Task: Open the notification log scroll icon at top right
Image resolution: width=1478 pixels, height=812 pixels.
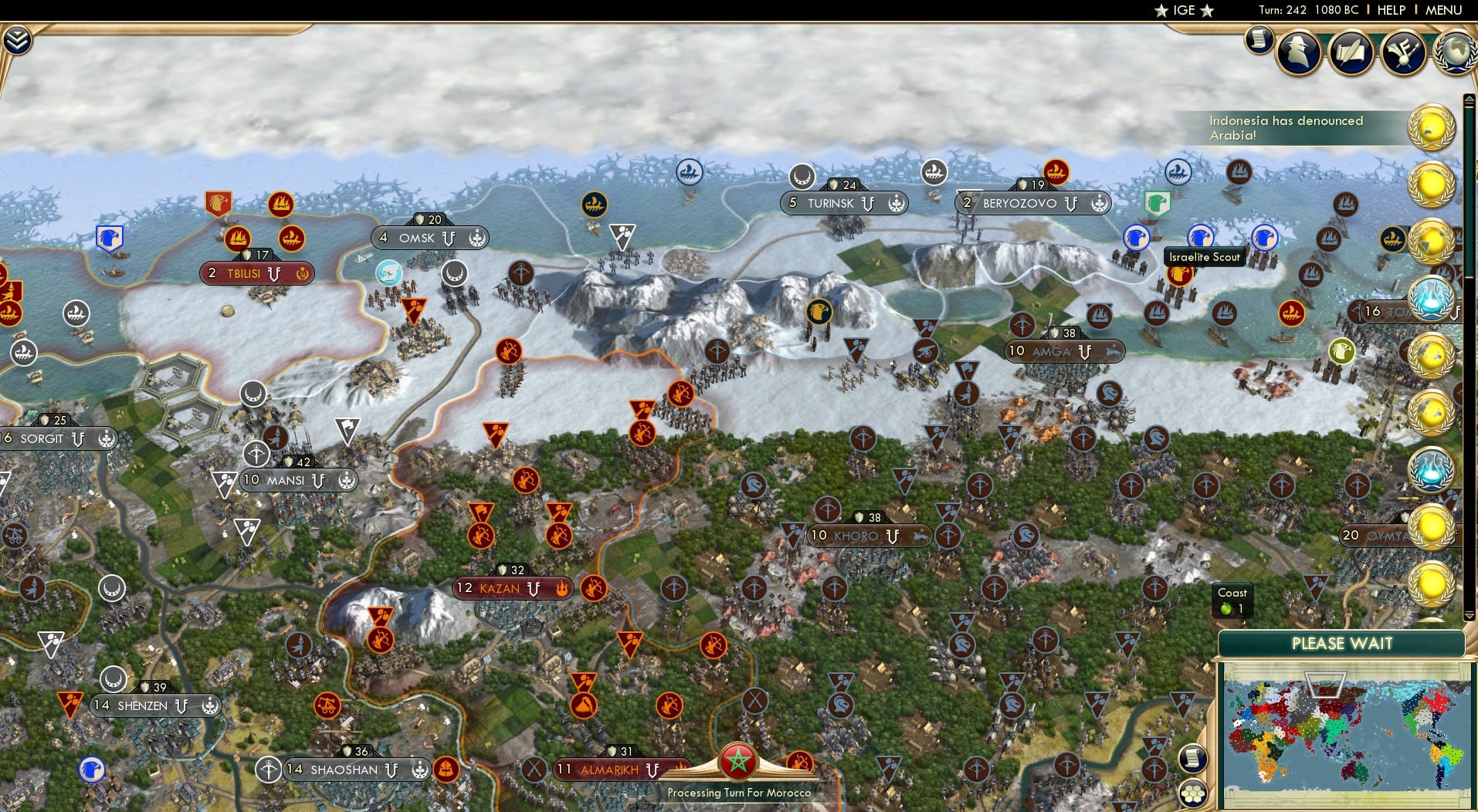Action: 1258,39
